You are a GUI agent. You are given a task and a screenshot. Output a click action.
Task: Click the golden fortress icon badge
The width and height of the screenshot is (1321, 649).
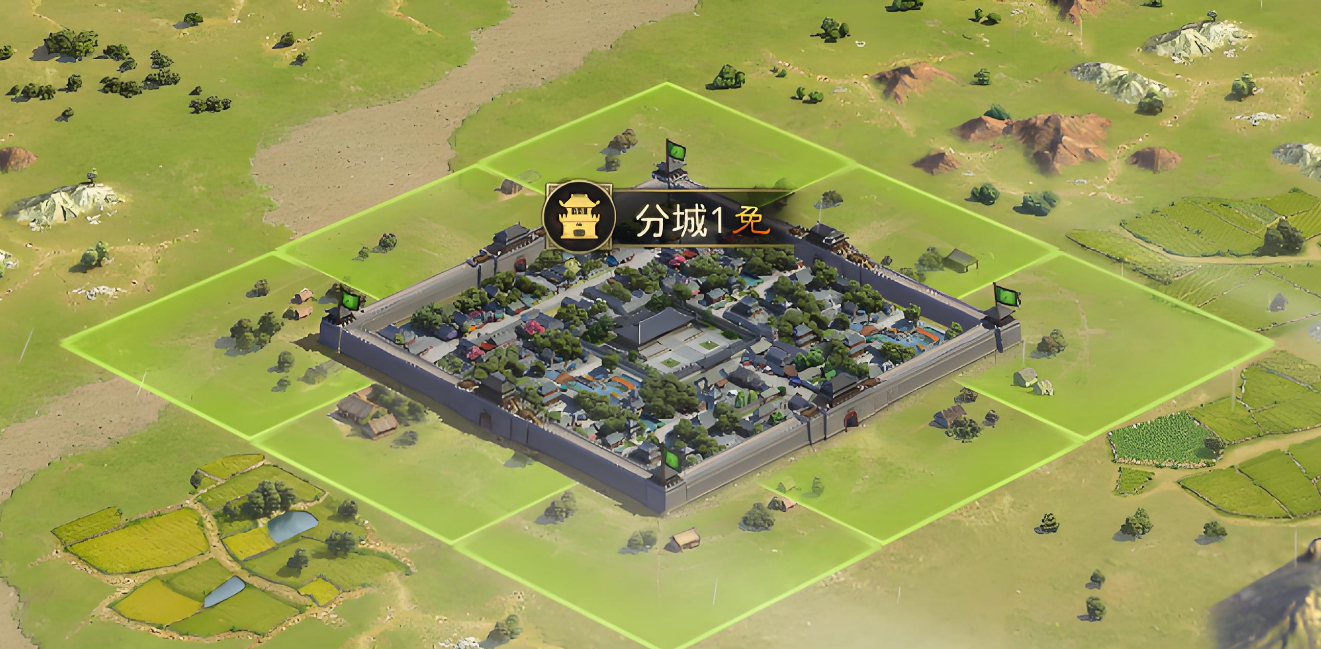pos(578,217)
